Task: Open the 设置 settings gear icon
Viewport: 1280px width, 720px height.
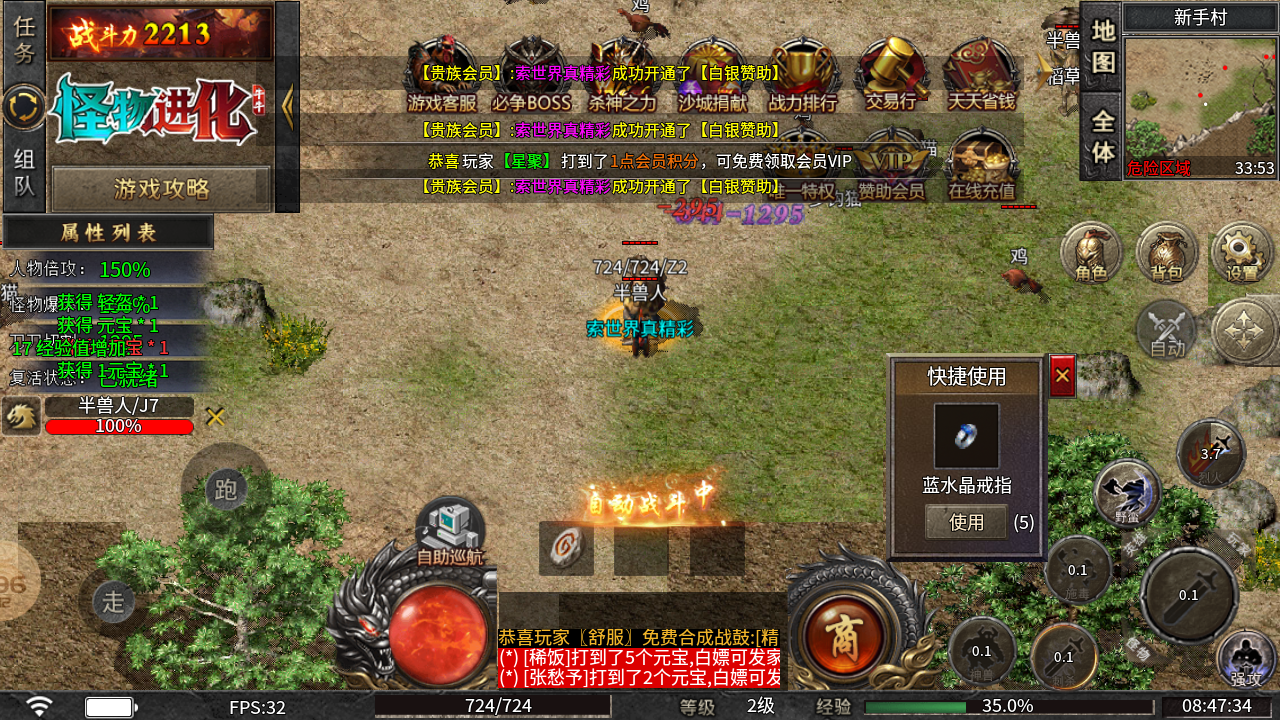Action: tap(1242, 253)
